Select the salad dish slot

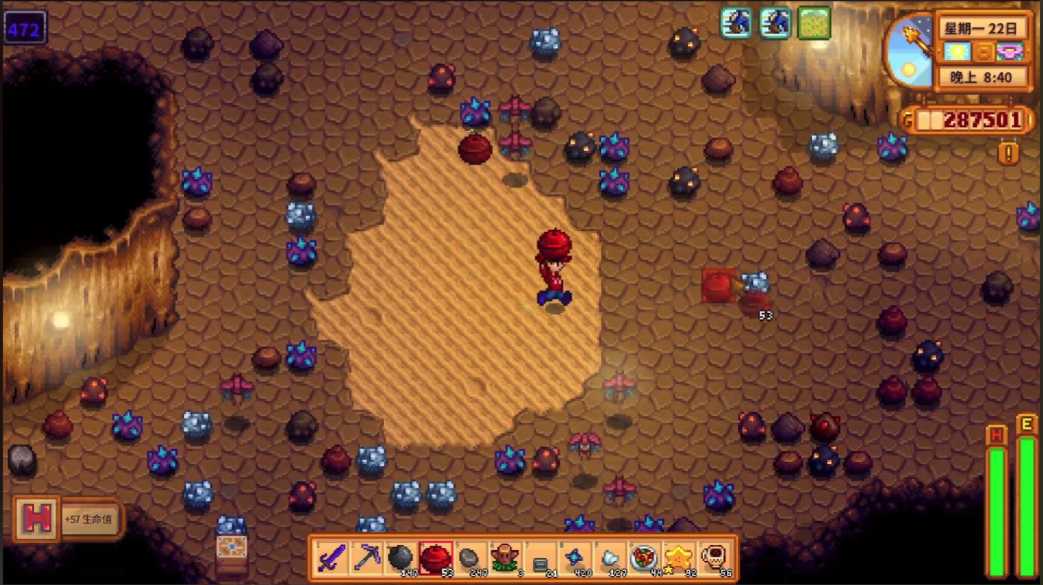click(644, 557)
